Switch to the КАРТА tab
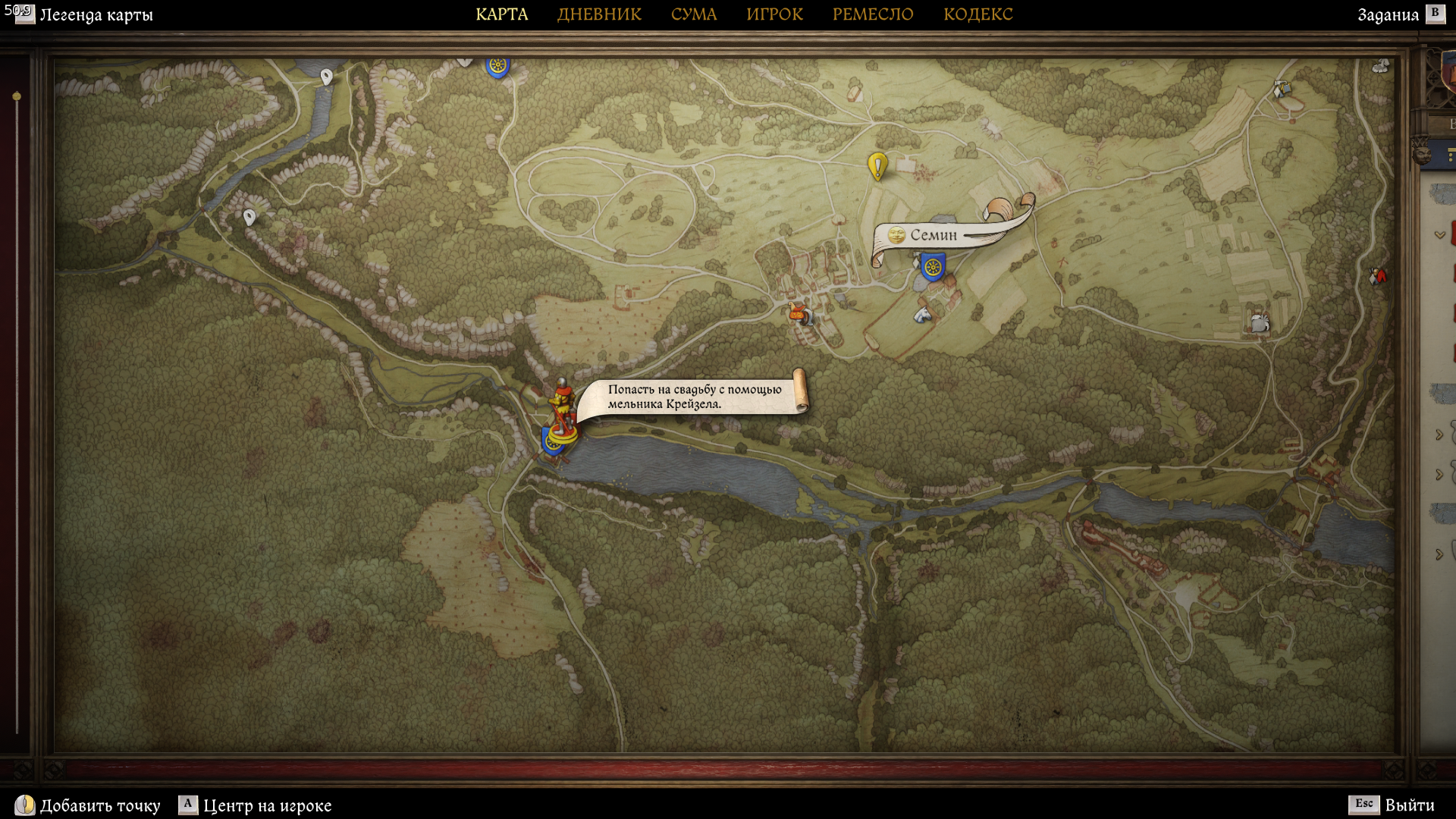1456x819 pixels. point(501,14)
